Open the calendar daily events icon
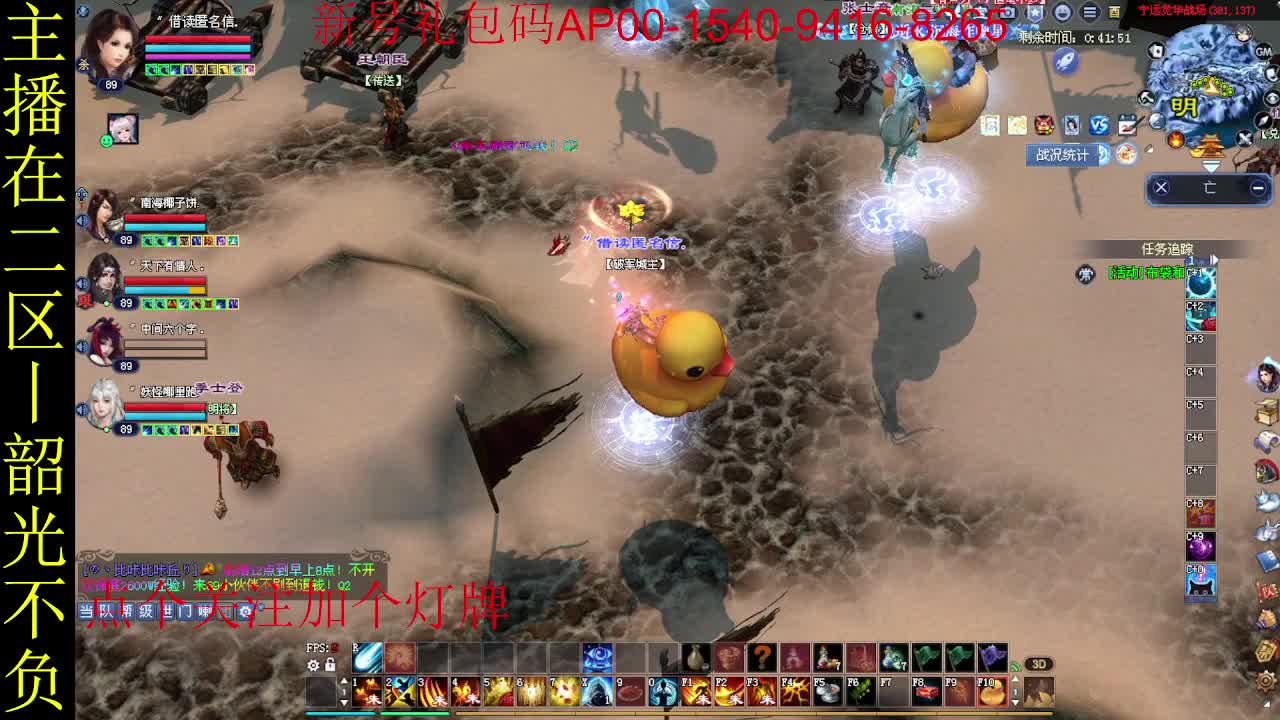The image size is (1280, 720). tap(1128, 125)
